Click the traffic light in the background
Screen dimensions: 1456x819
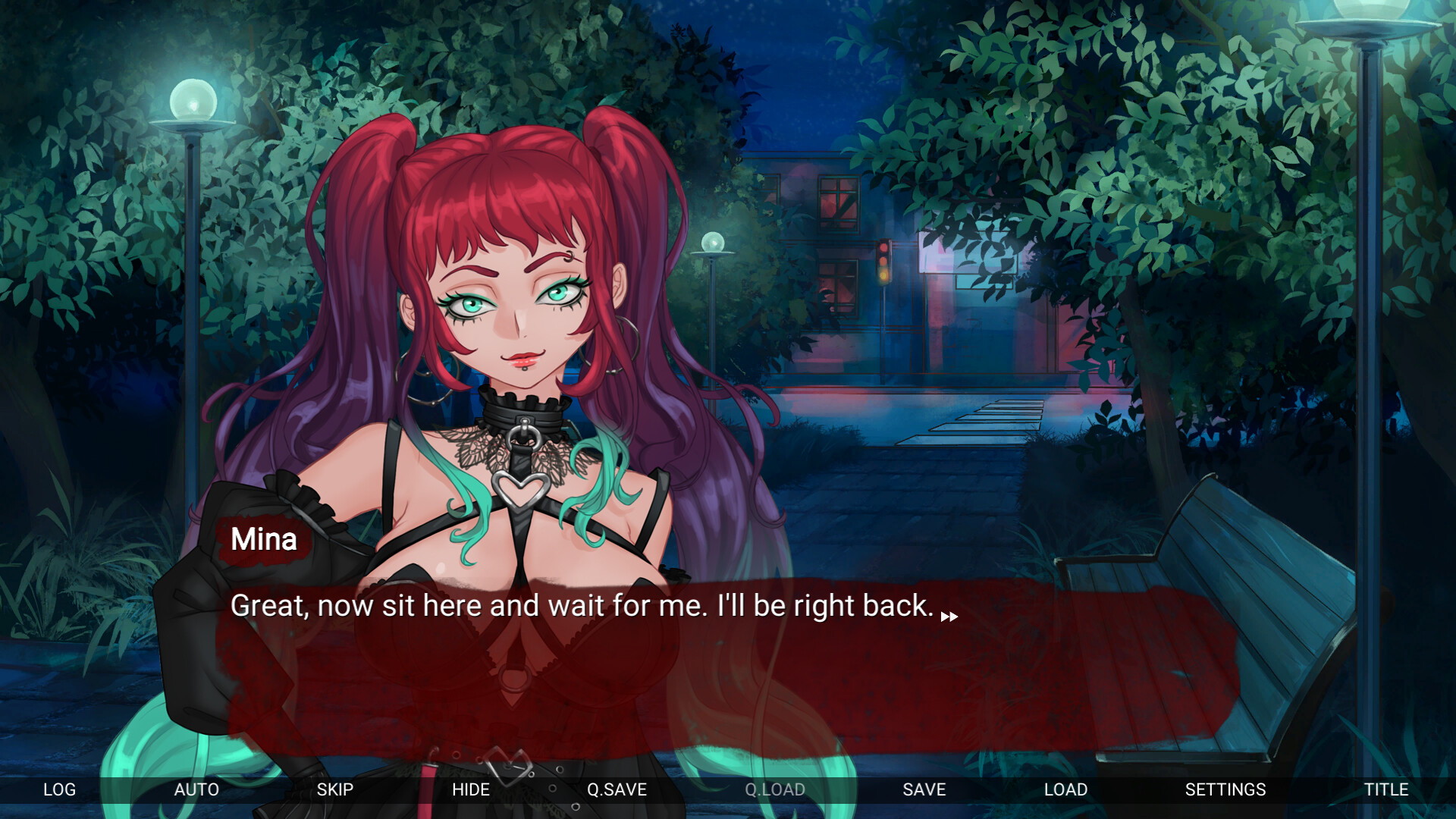click(884, 262)
